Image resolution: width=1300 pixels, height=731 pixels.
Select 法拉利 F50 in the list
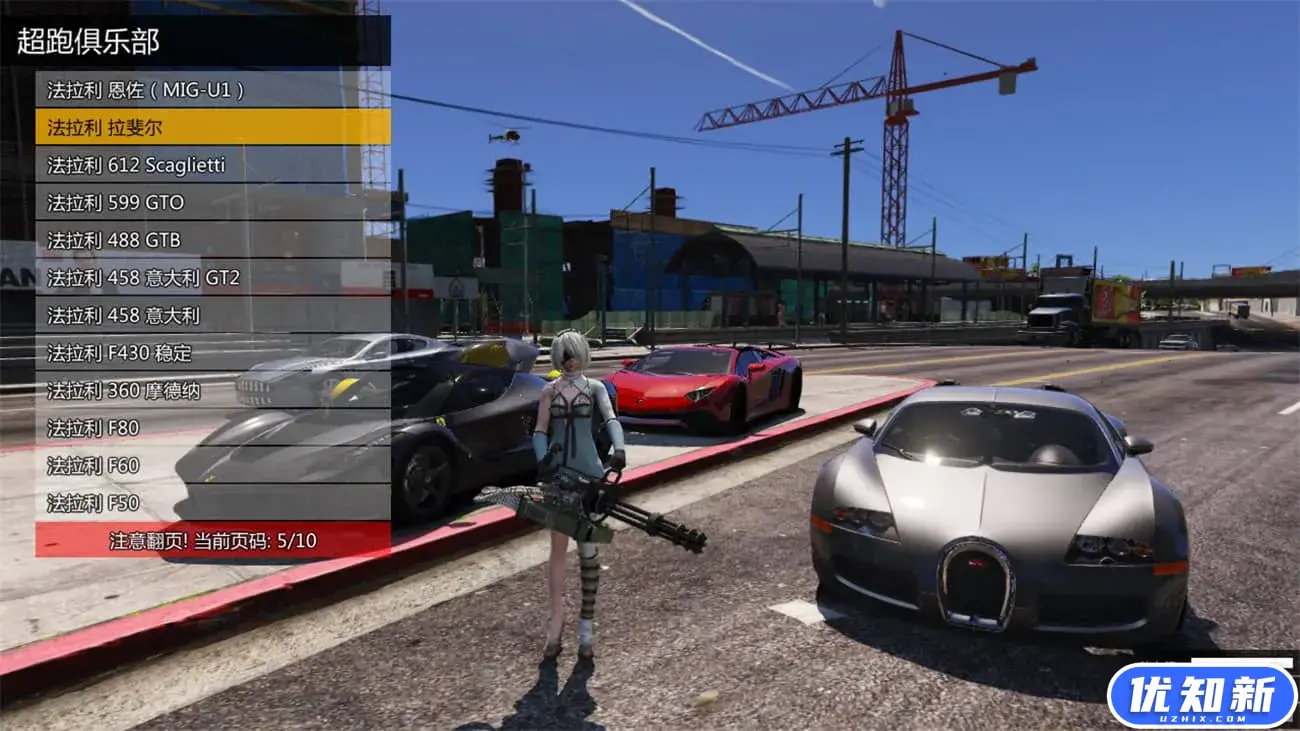pyautogui.click(x=212, y=502)
